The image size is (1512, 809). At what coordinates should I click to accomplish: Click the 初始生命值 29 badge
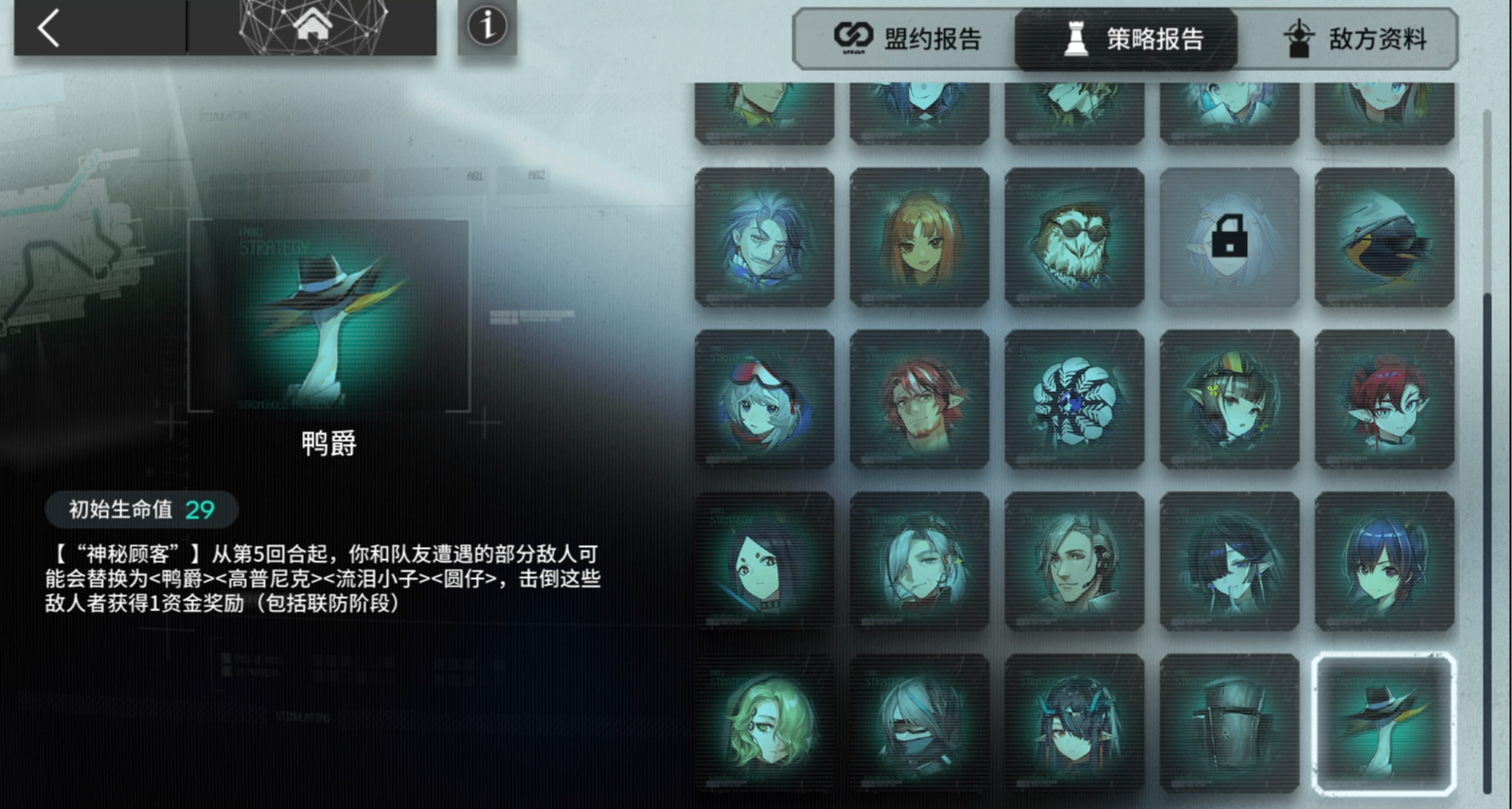tap(138, 510)
